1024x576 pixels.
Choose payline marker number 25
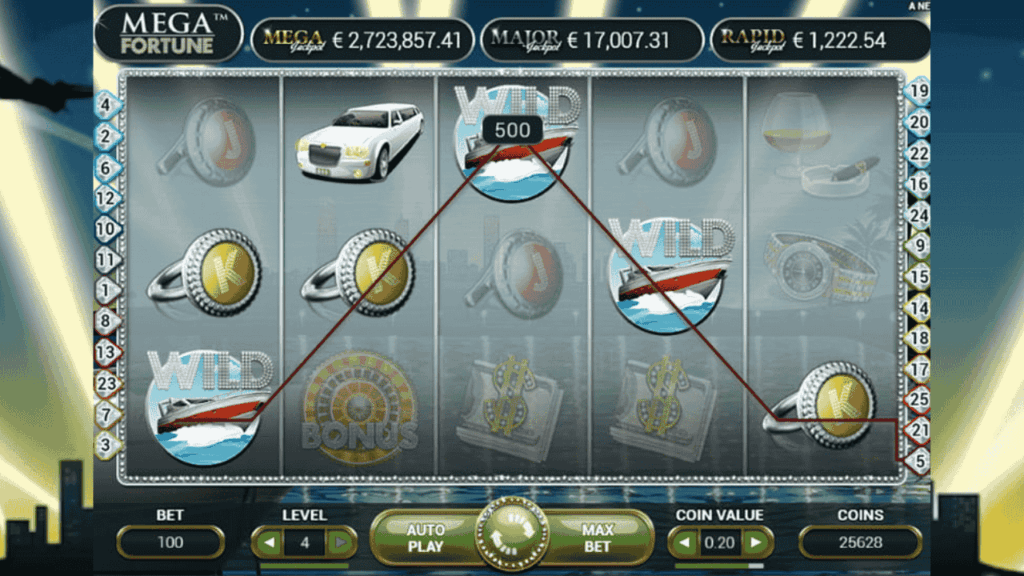(917, 399)
